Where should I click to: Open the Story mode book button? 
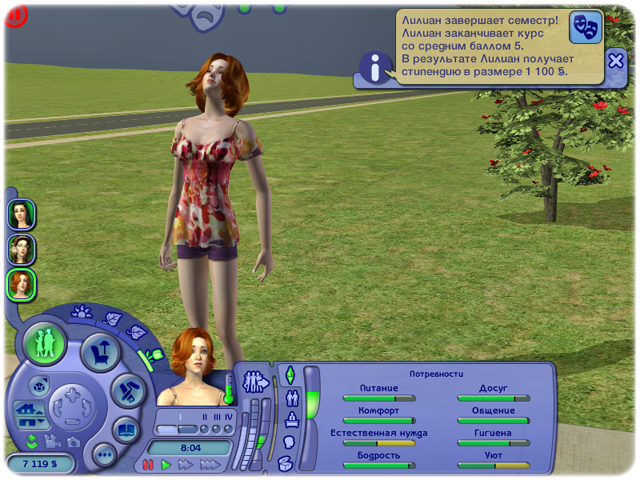coord(126,430)
